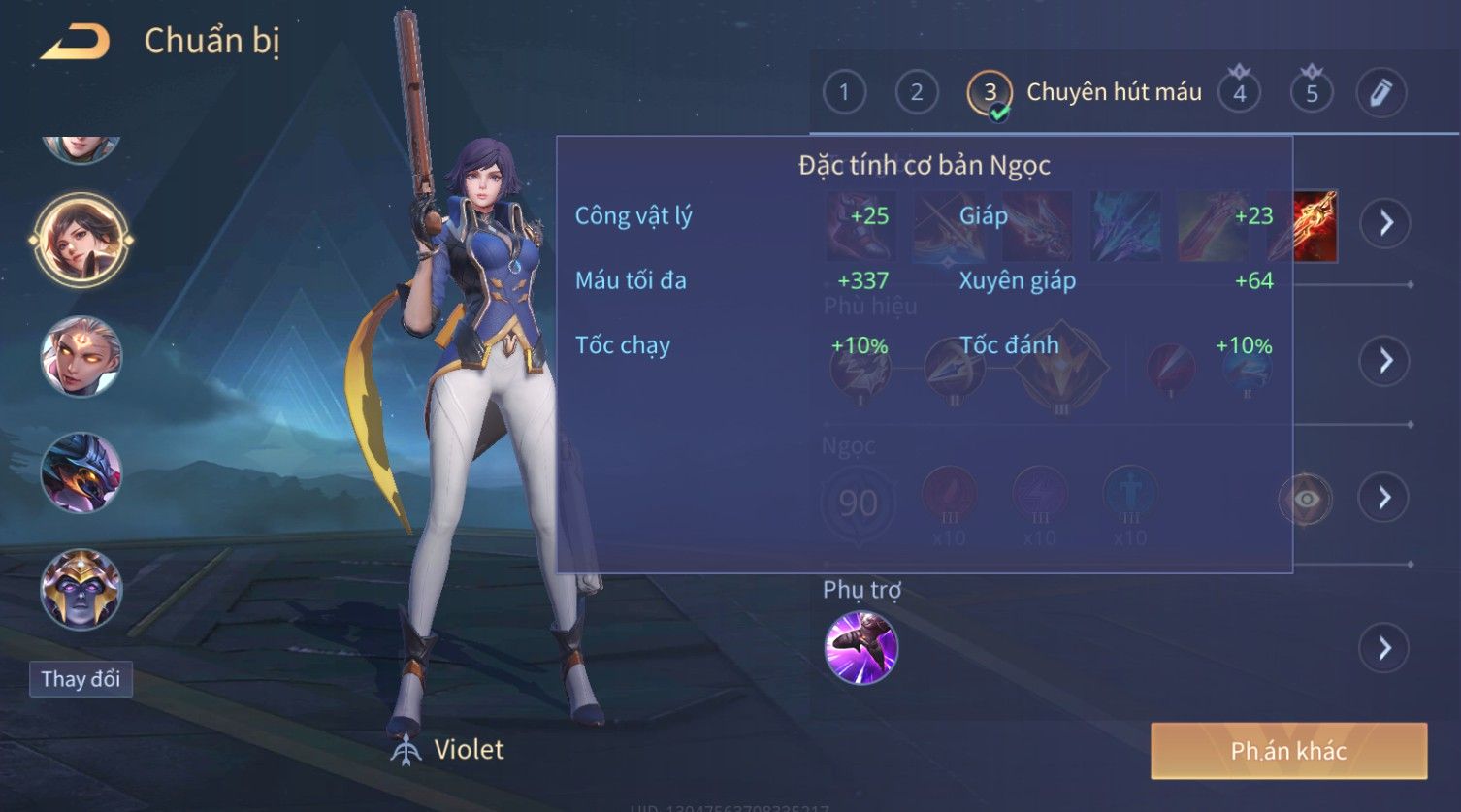Select the highlighted brown-haired hero portrait
1461x812 pixels.
(81, 239)
